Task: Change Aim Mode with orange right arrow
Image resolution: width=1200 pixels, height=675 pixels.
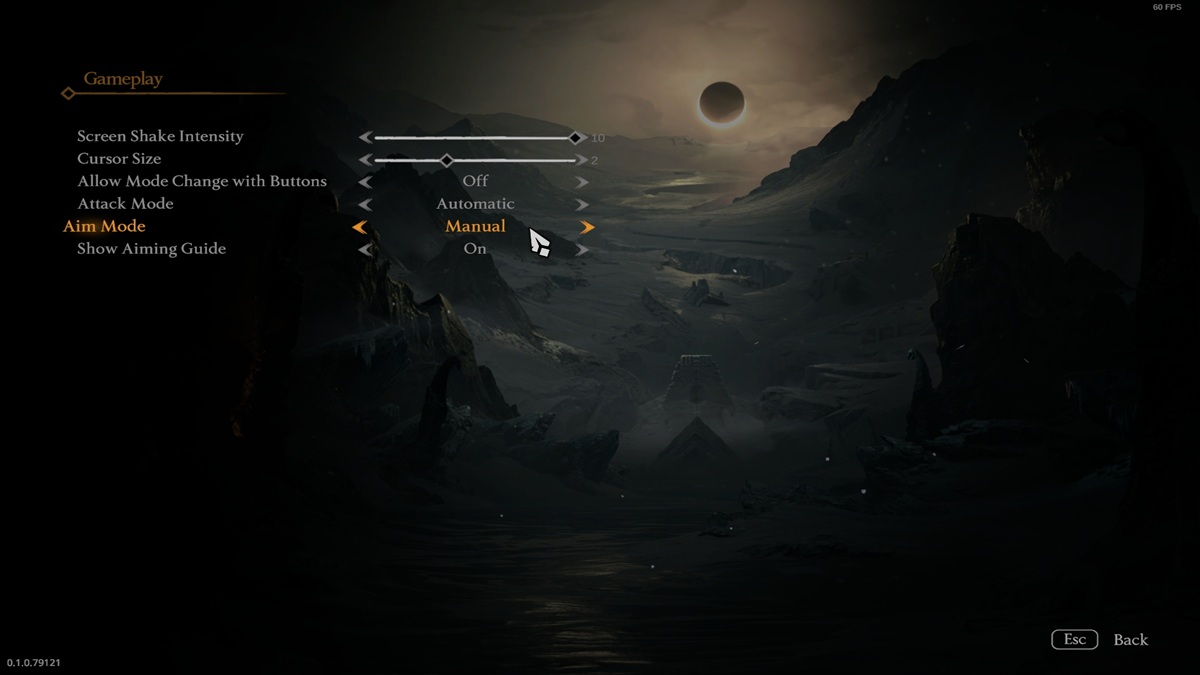Action: coord(587,227)
